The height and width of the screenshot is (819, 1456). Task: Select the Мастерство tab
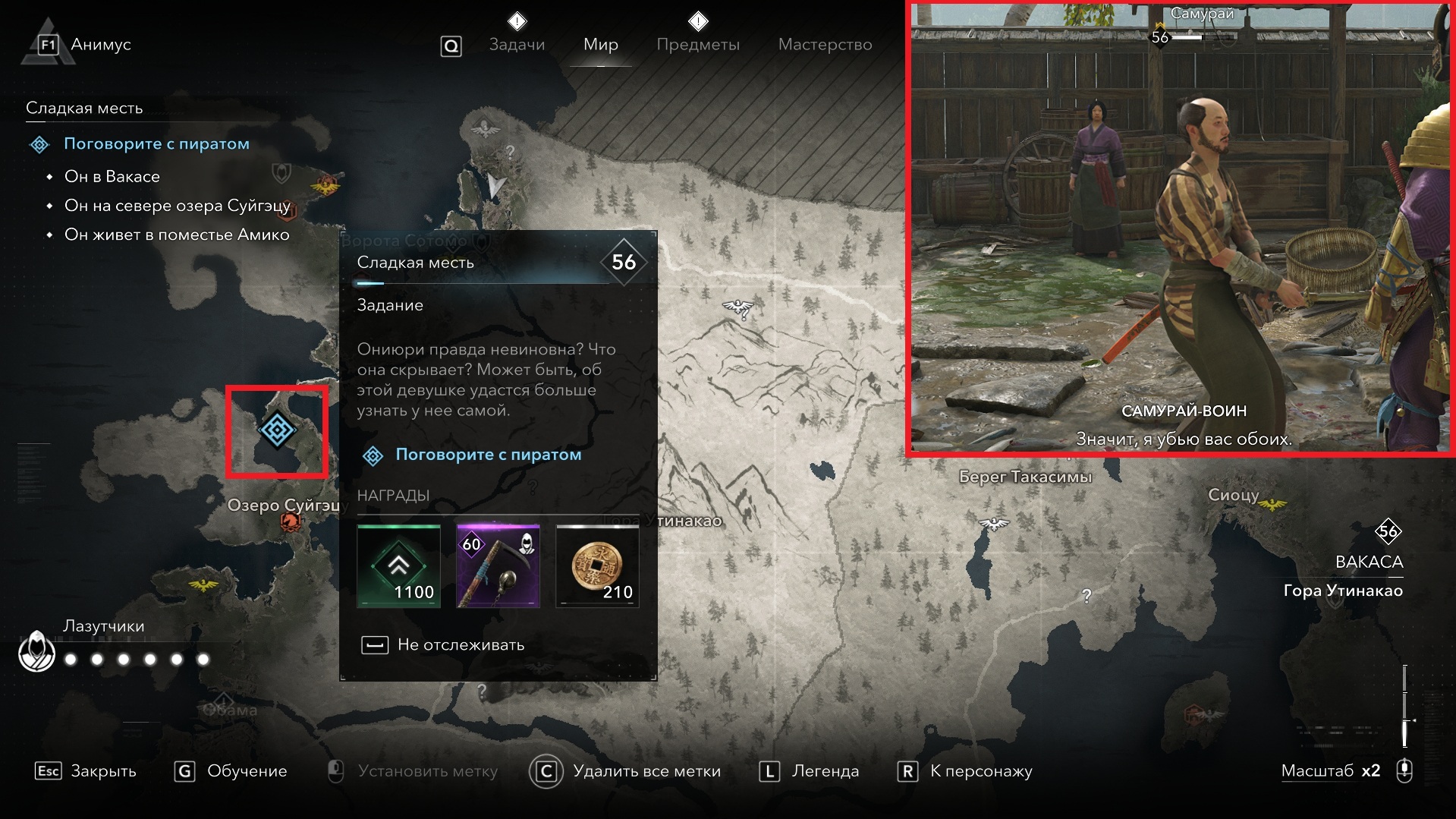click(825, 45)
